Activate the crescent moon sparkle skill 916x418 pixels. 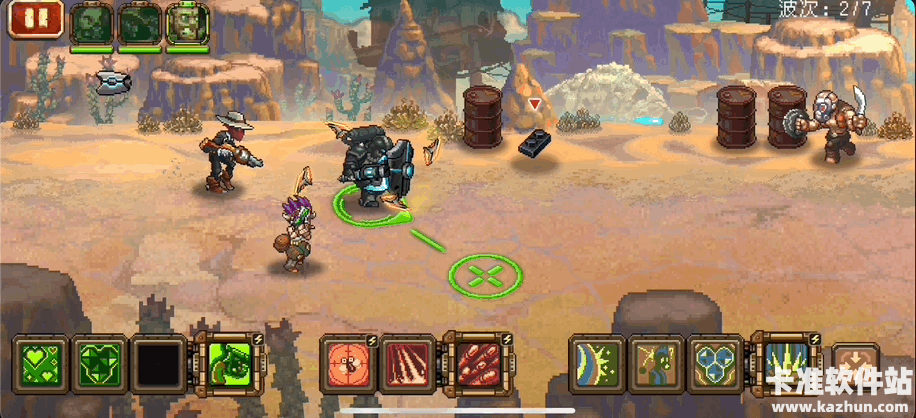[x=597, y=360]
